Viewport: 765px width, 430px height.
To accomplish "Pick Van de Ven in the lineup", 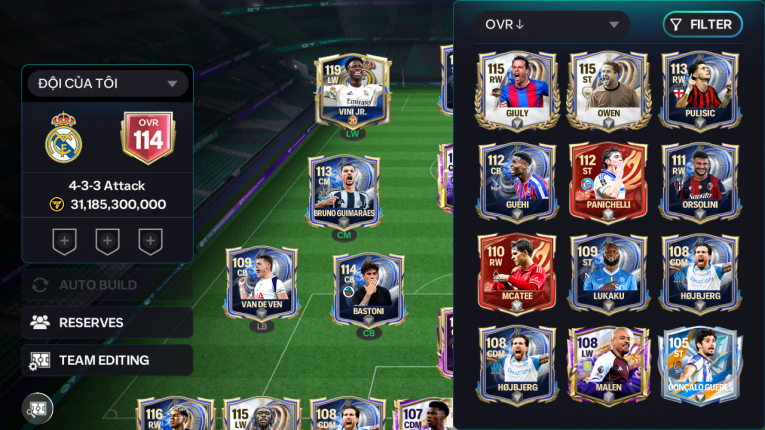I will pyautogui.click(x=262, y=284).
